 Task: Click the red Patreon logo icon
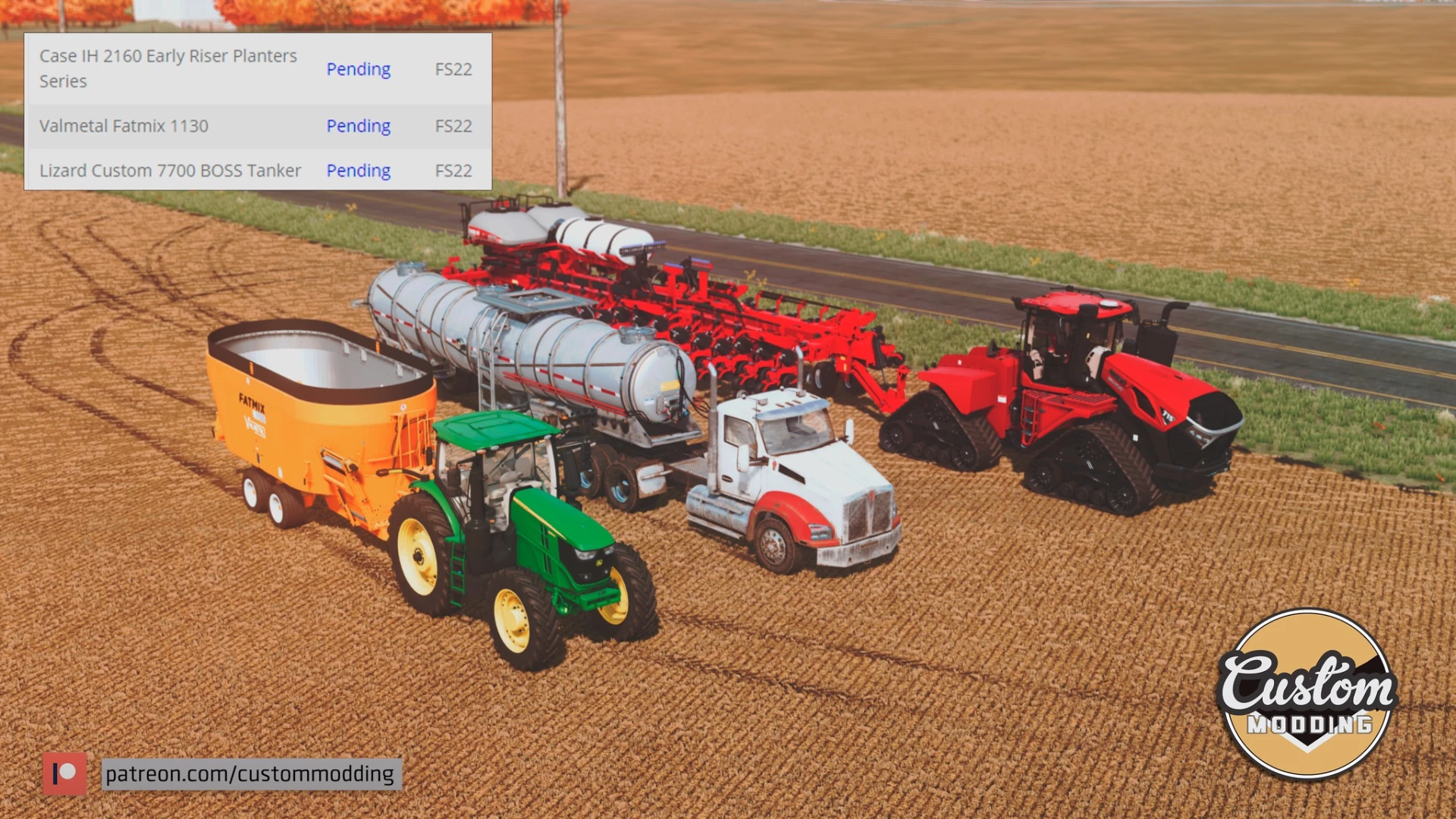64,773
